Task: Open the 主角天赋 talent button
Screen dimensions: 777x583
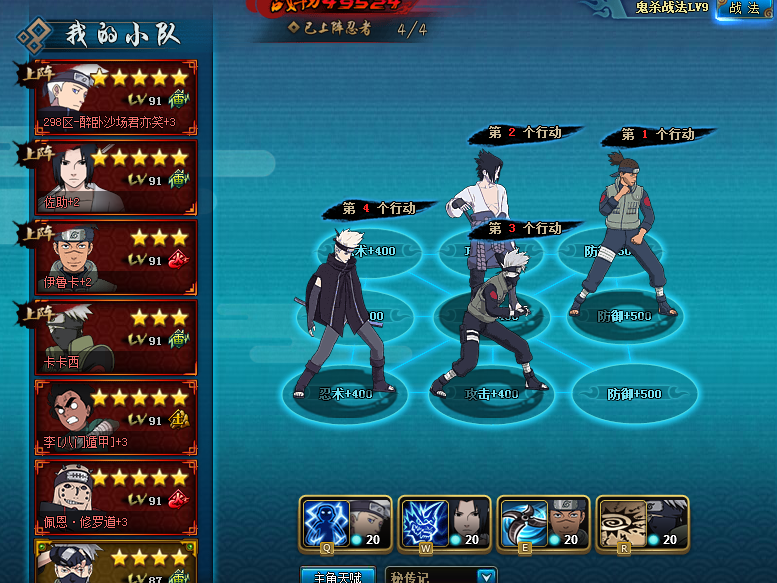Action: (x=337, y=576)
